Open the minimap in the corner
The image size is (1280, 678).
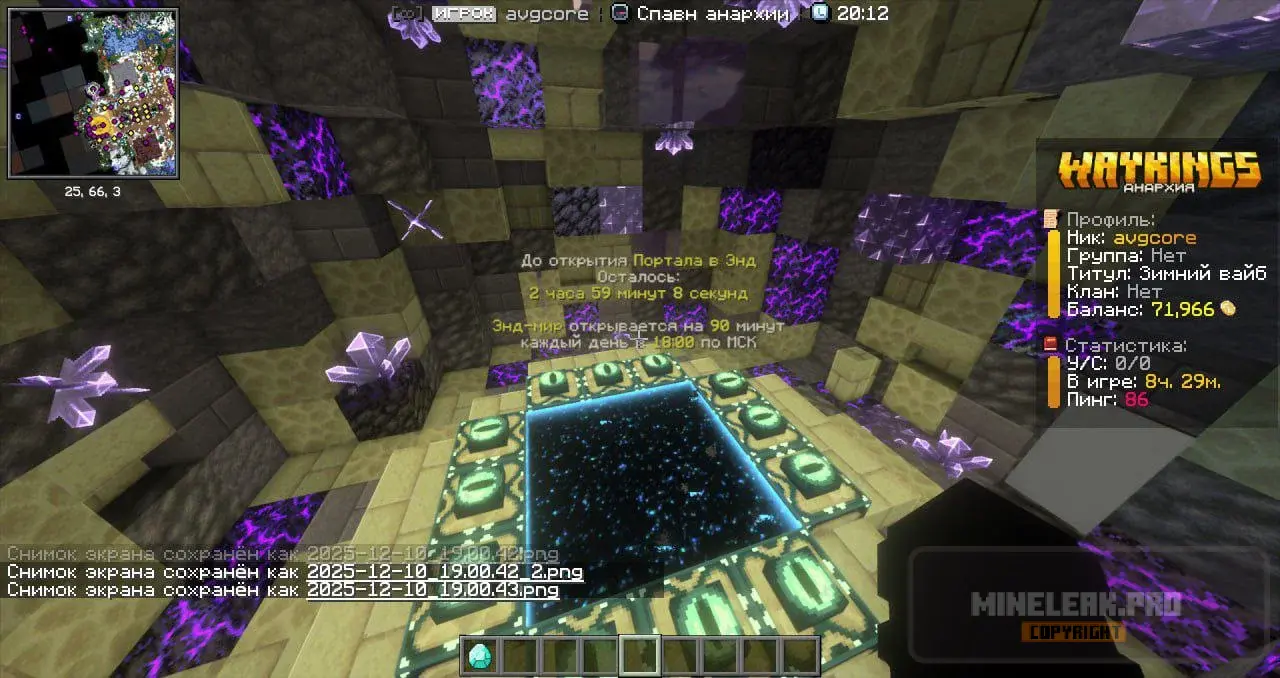[93, 92]
